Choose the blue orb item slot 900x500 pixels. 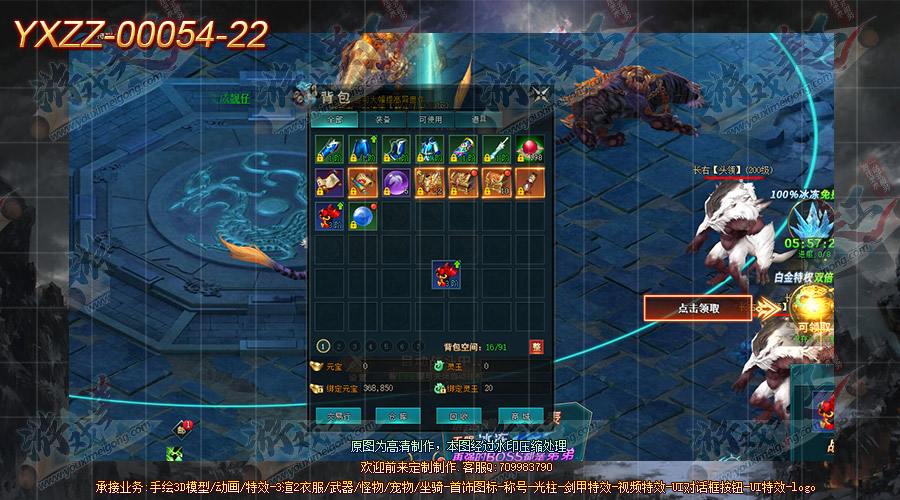coord(363,216)
